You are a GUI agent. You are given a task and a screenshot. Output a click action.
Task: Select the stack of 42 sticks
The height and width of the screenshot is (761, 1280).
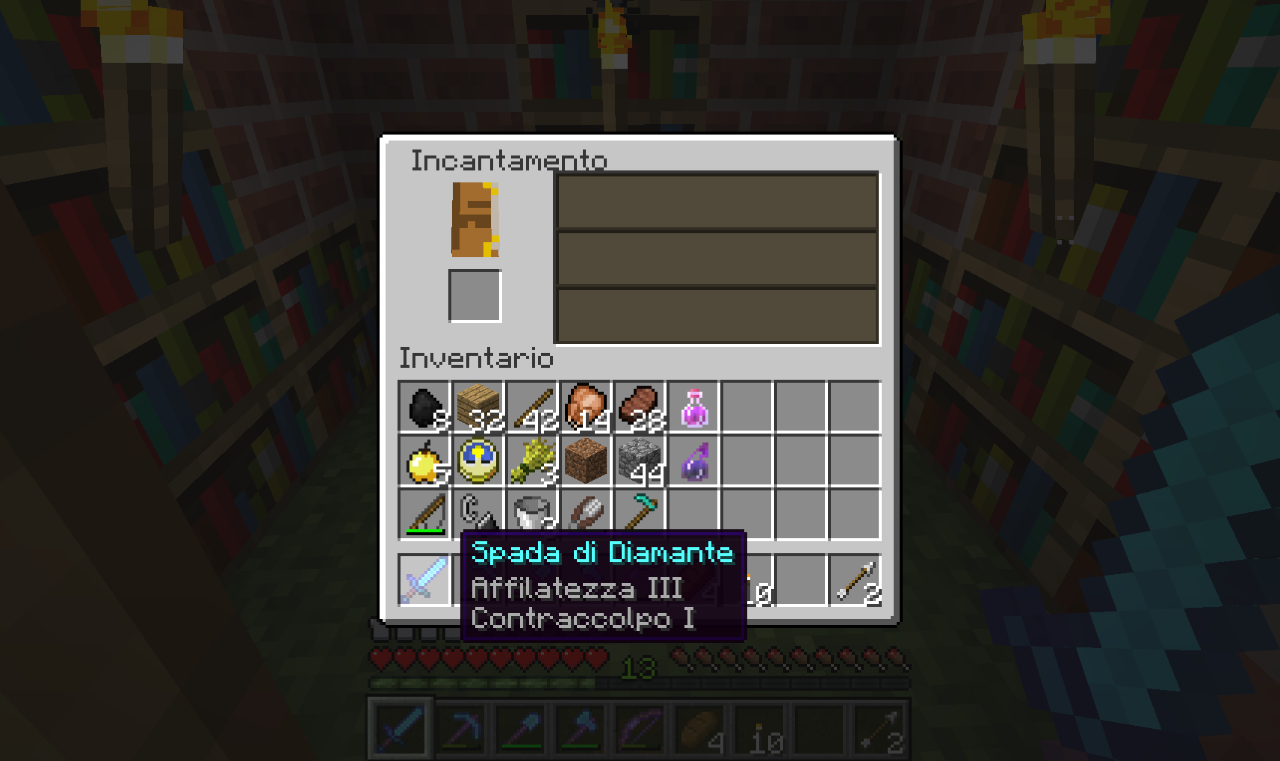tap(533, 407)
